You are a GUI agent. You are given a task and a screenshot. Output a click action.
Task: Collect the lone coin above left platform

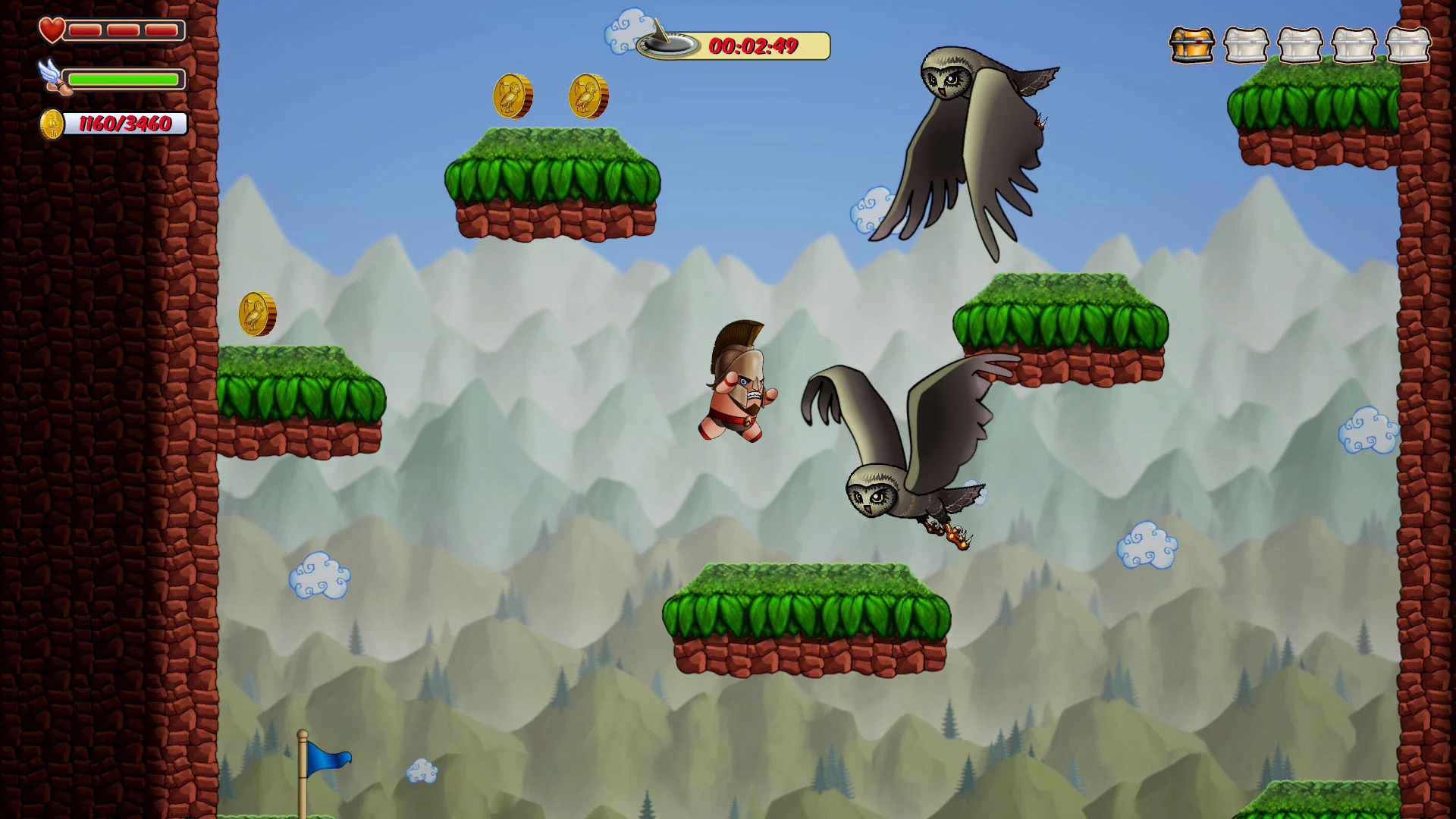[256, 312]
